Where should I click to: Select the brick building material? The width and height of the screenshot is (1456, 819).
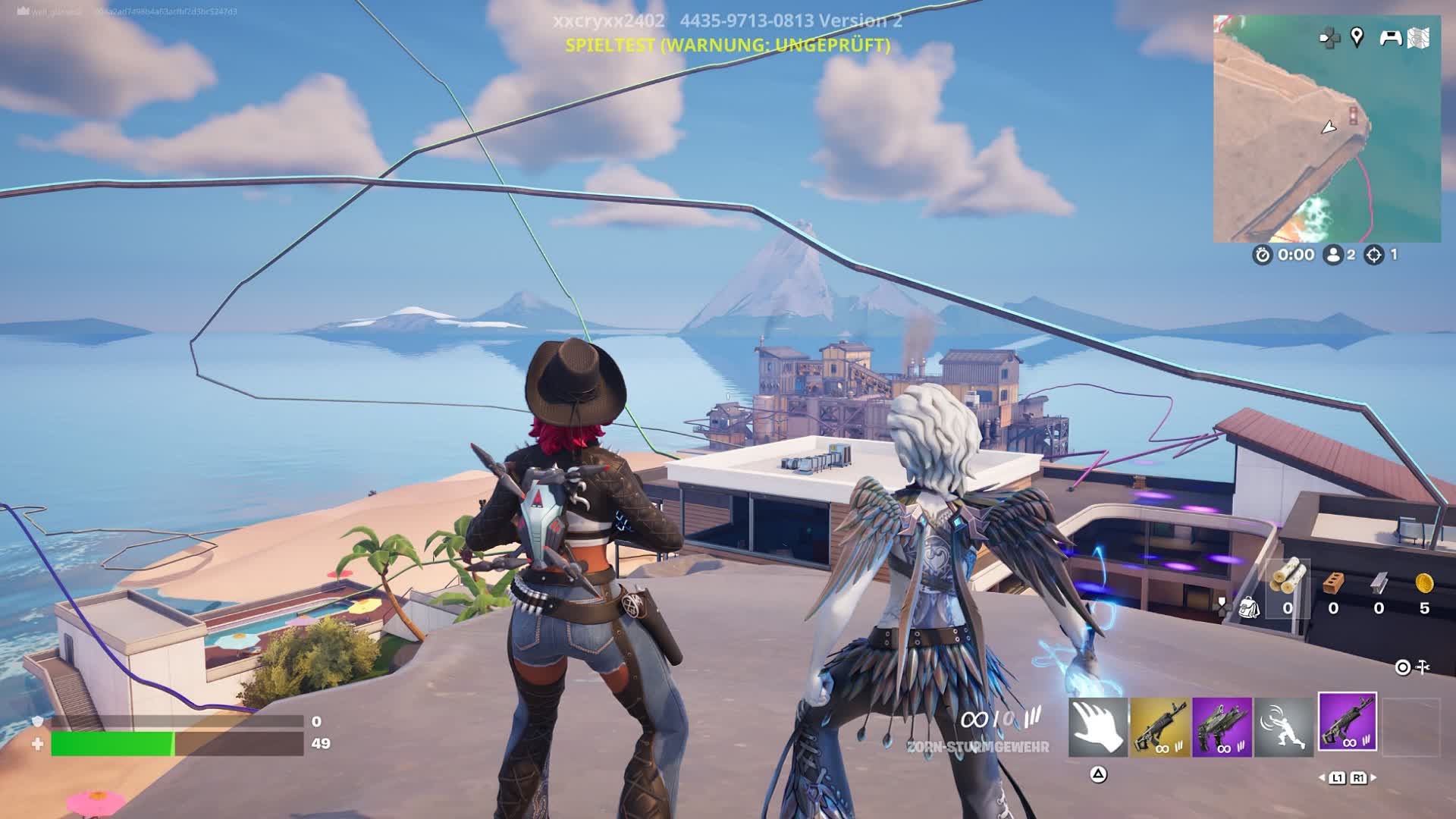coord(1333,582)
